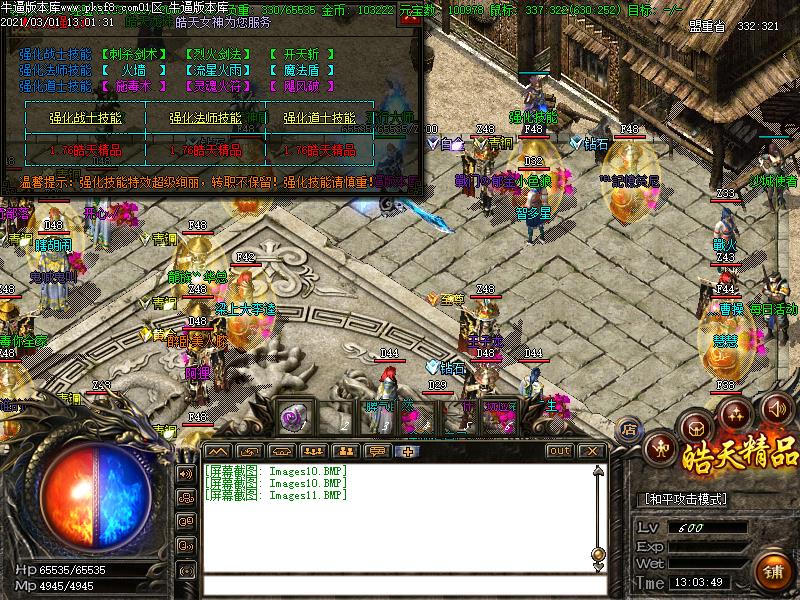Open the 店 shop button
Image resolution: width=800 pixels, height=600 pixels.
(x=629, y=429)
